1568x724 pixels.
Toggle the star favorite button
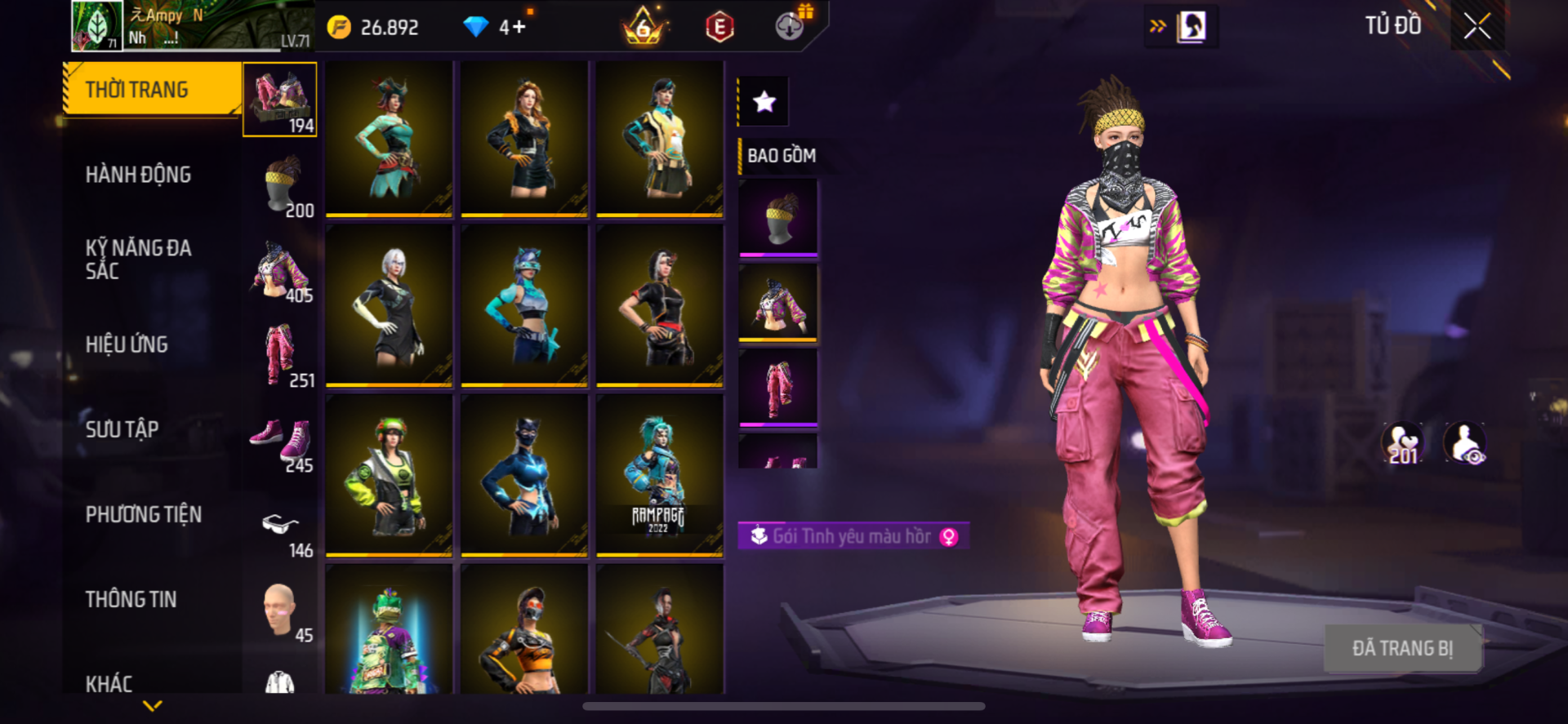[764, 102]
